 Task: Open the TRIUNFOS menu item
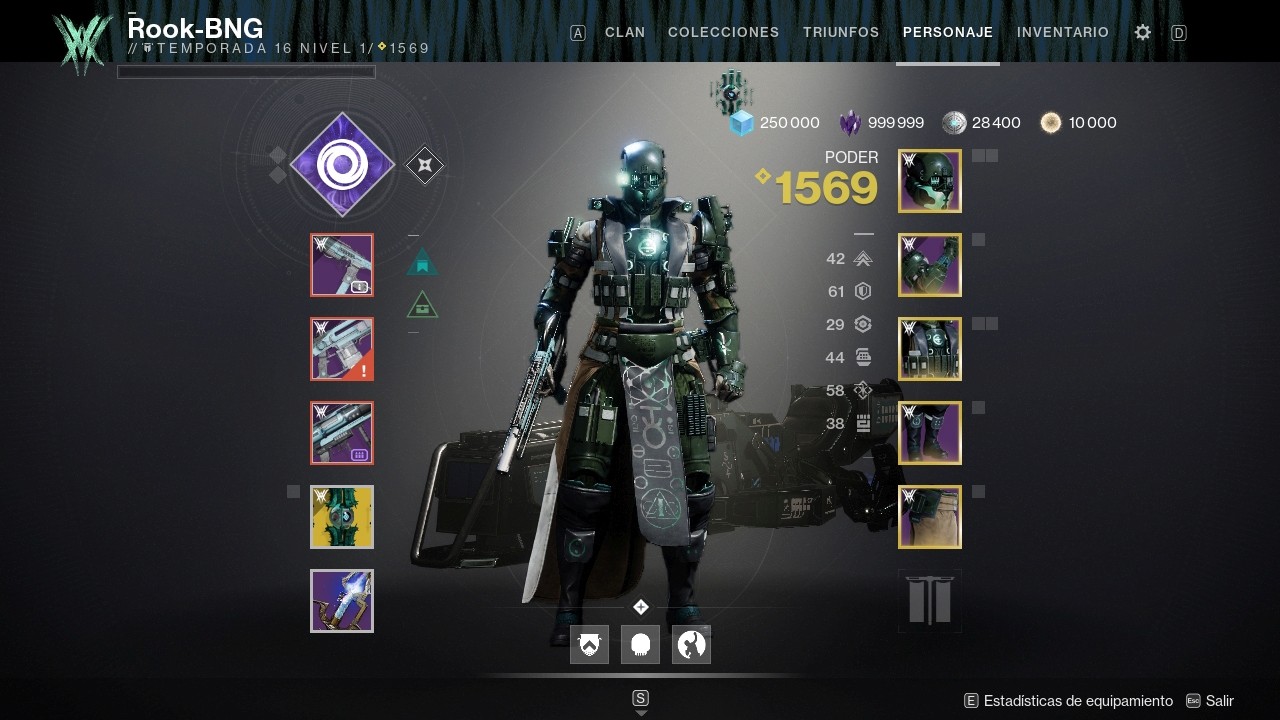tap(840, 32)
